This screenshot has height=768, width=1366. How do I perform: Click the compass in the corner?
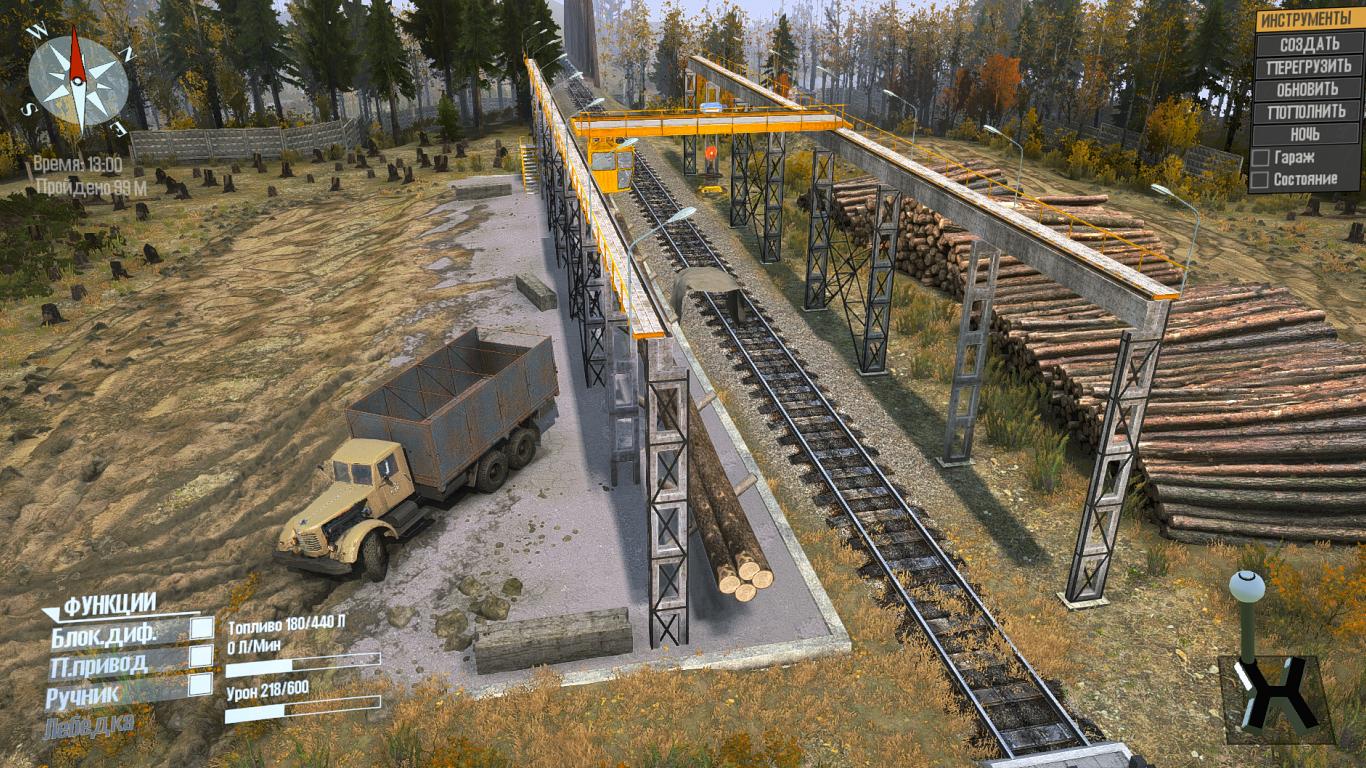click(x=77, y=79)
